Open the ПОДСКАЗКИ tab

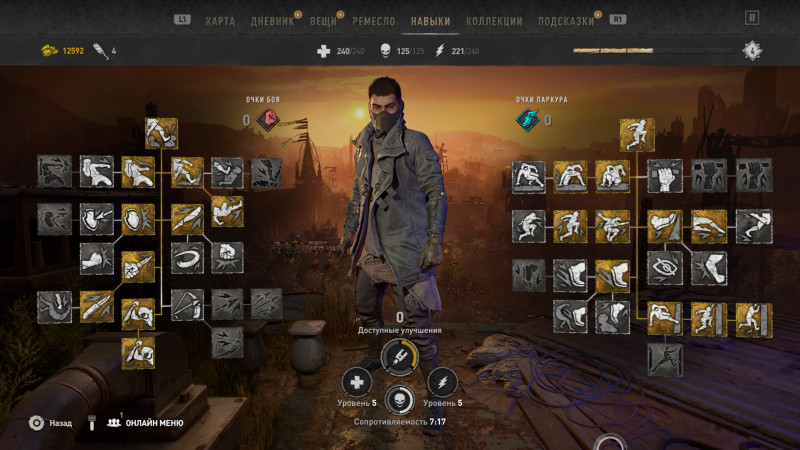(566, 20)
